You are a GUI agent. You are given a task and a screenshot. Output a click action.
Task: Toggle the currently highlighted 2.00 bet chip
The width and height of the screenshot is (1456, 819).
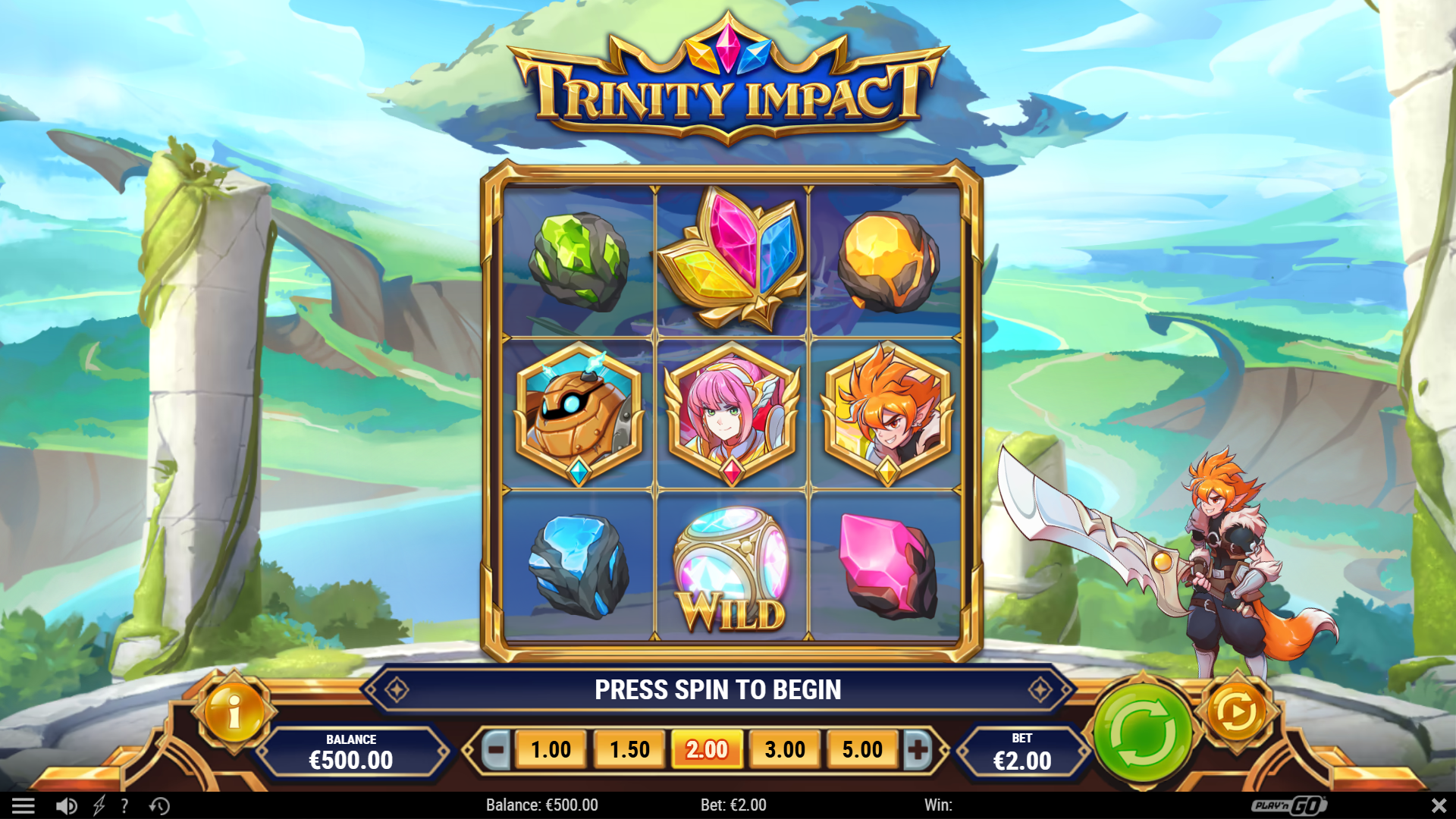pyautogui.click(x=706, y=749)
